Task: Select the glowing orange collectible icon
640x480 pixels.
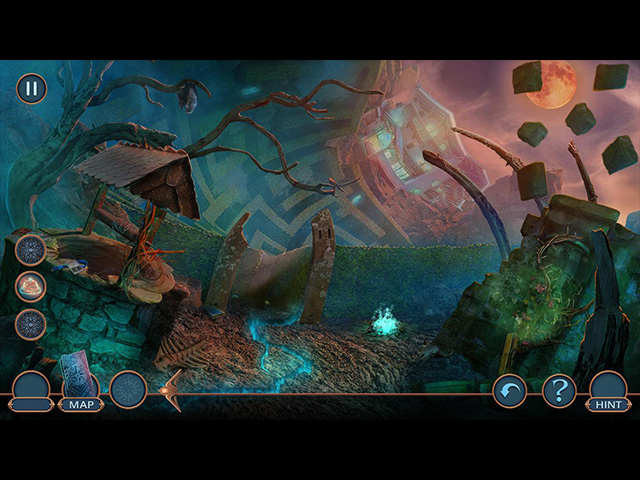Action: [30, 287]
